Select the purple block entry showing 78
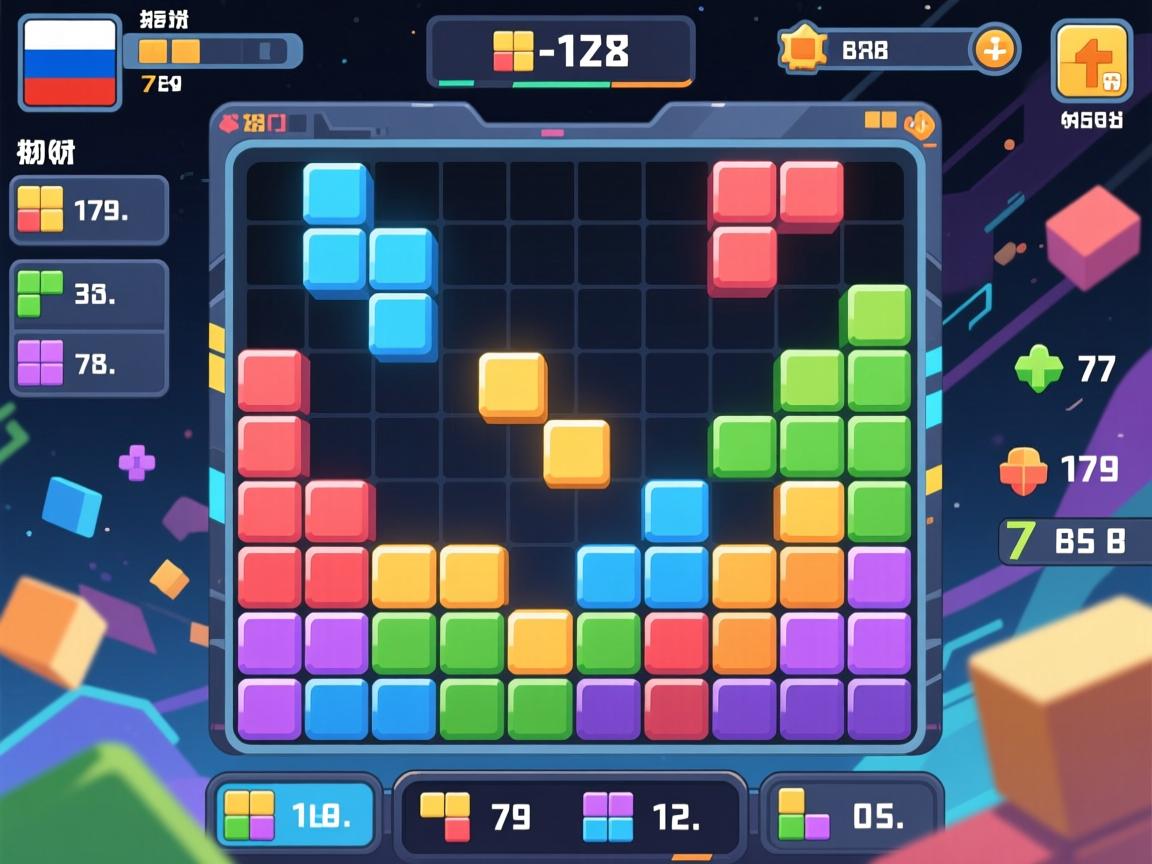Image resolution: width=1152 pixels, height=864 pixels. [x=89, y=363]
